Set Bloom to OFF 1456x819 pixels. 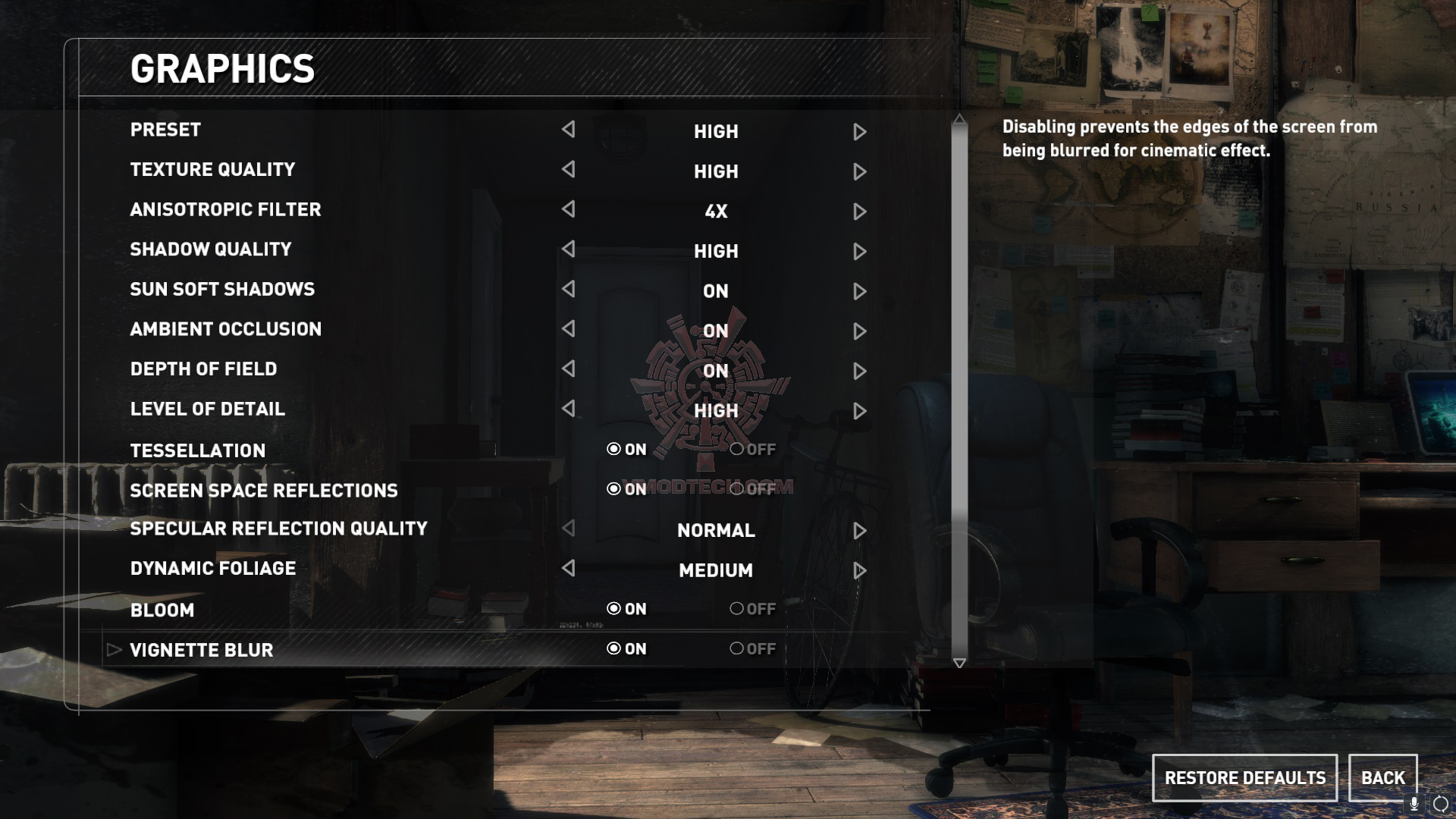[736, 608]
